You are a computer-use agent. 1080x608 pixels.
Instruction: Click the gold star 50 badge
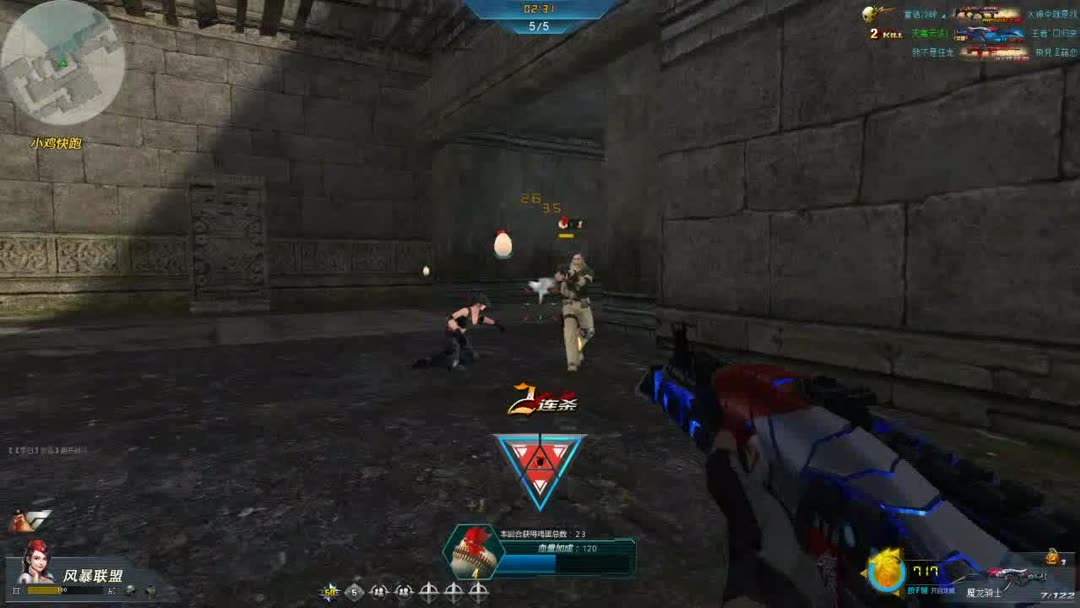click(x=330, y=591)
